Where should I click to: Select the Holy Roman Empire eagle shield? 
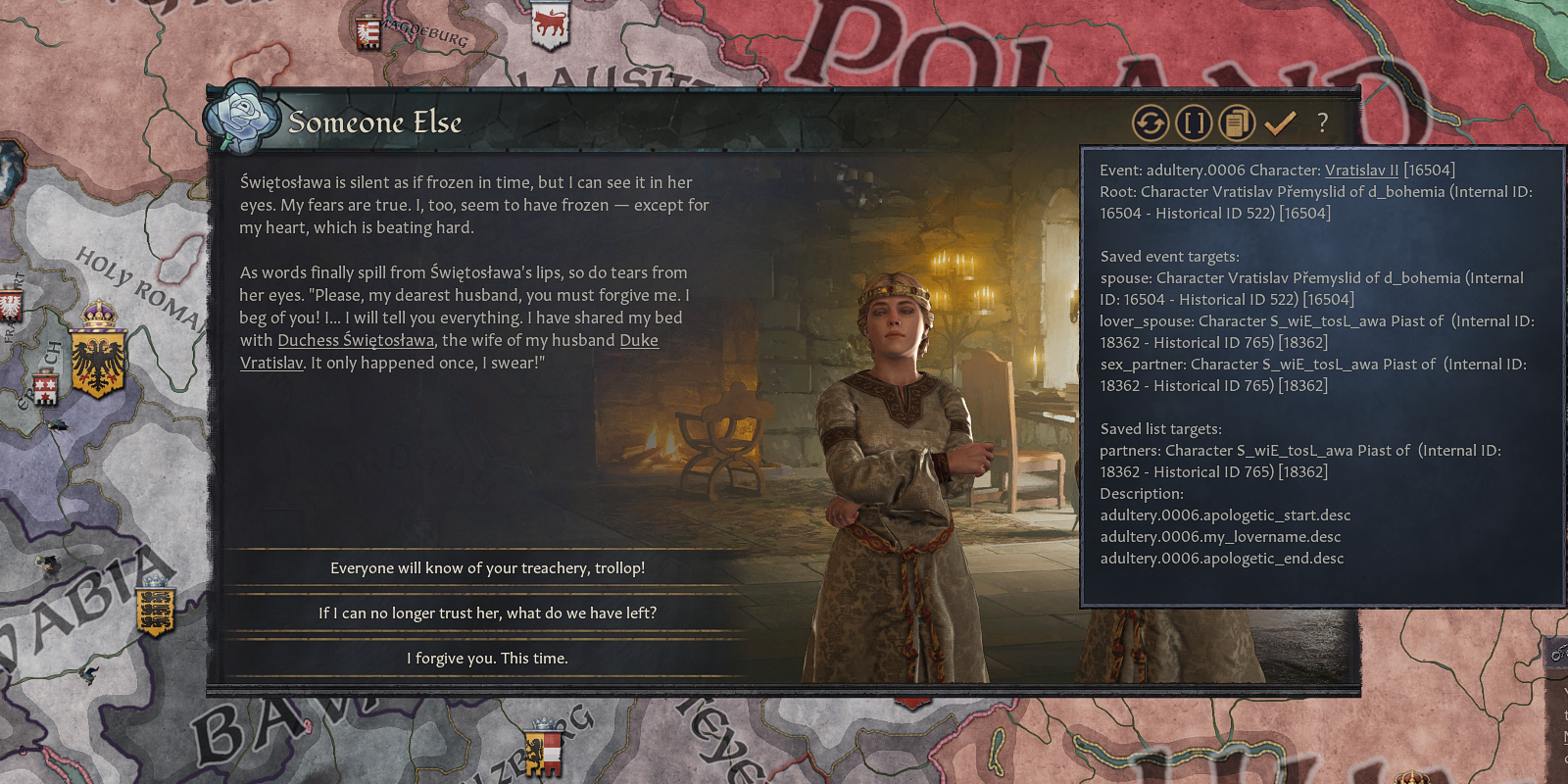98,360
